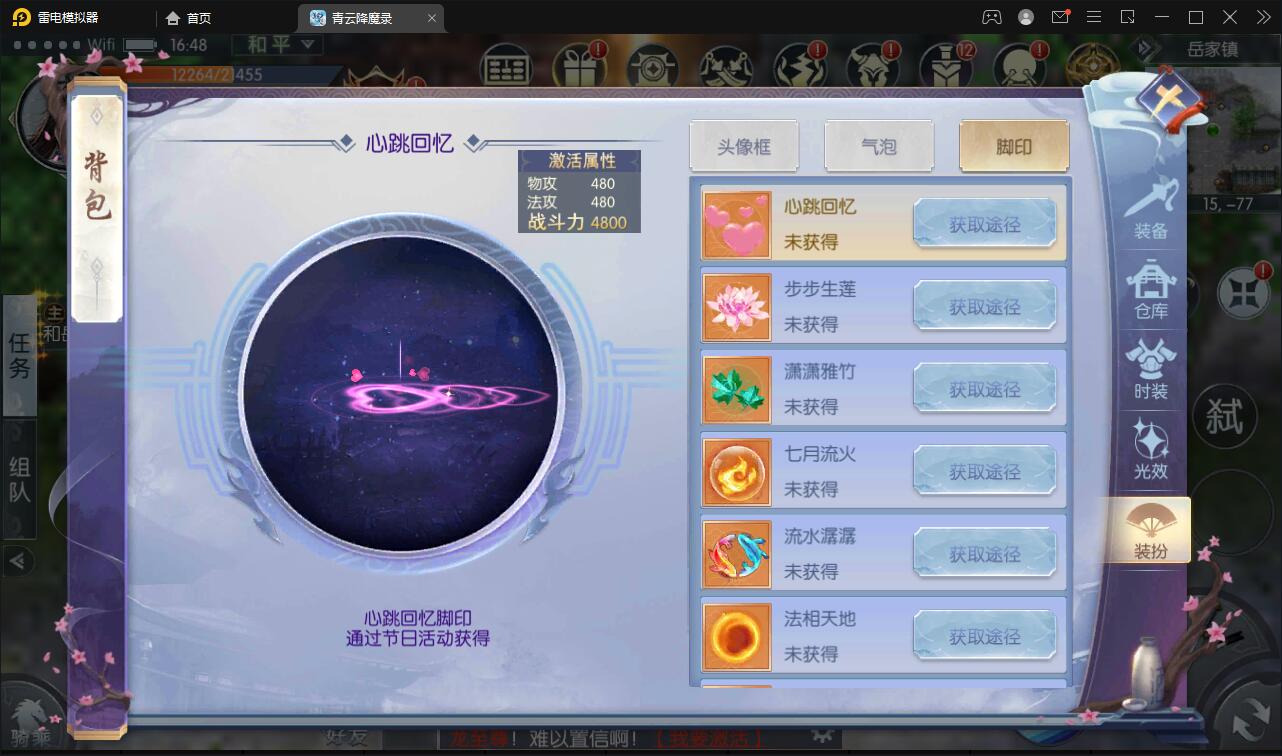
Task: Switch to the 气泡 tab
Action: (x=879, y=145)
